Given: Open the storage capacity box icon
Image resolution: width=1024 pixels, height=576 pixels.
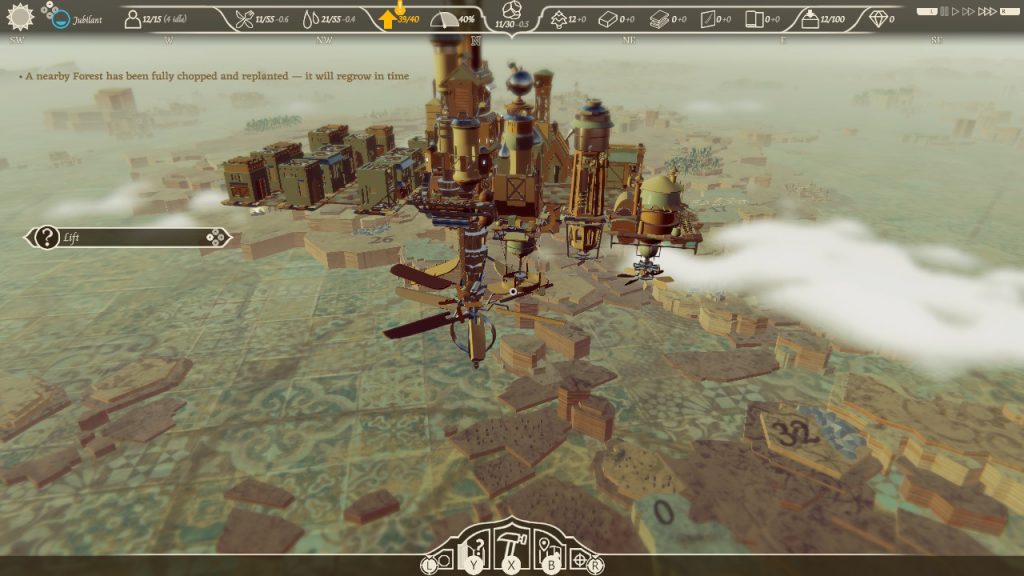Looking at the screenshot, I should [x=809, y=19].
